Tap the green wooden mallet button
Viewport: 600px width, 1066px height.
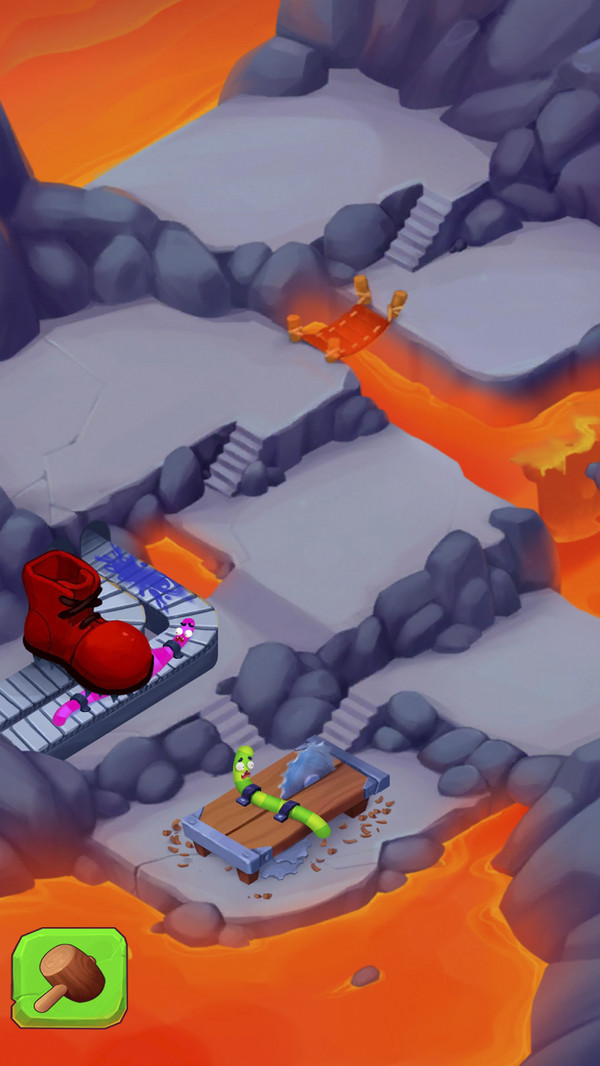(69, 977)
